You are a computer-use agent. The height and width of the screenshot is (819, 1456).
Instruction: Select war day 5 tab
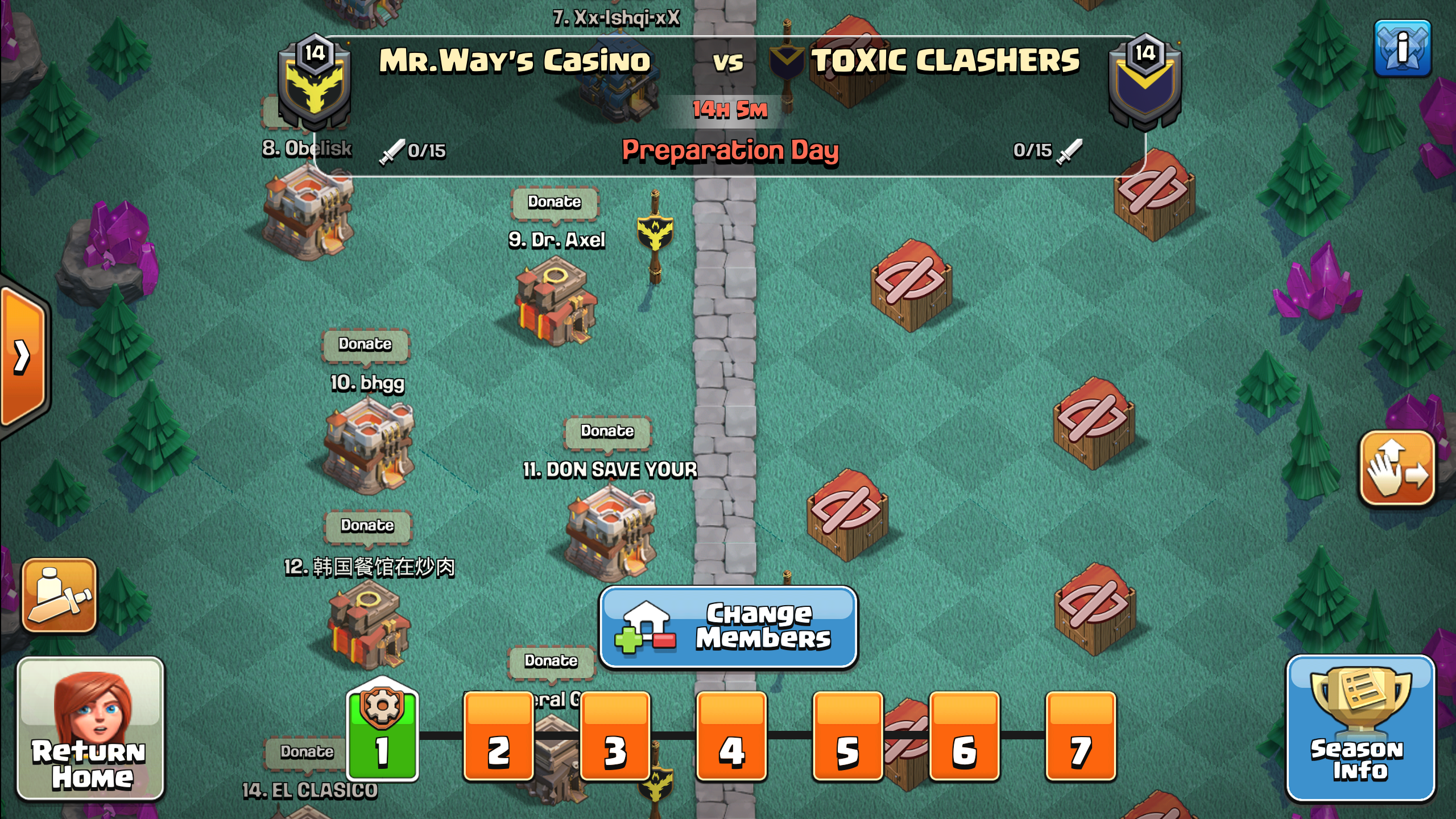[847, 737]
